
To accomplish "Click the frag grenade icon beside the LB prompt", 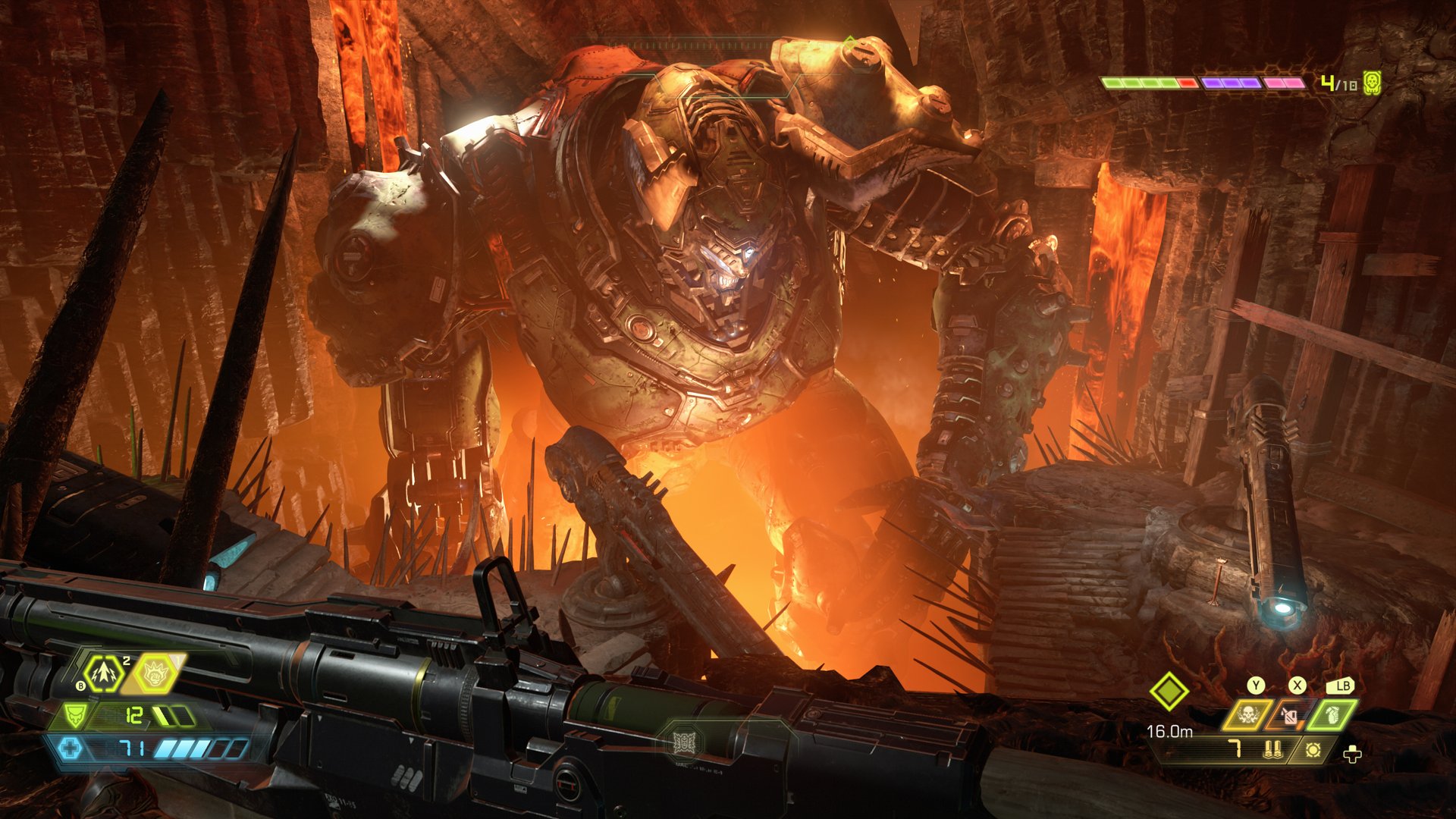I will [x=1332, y=717].
